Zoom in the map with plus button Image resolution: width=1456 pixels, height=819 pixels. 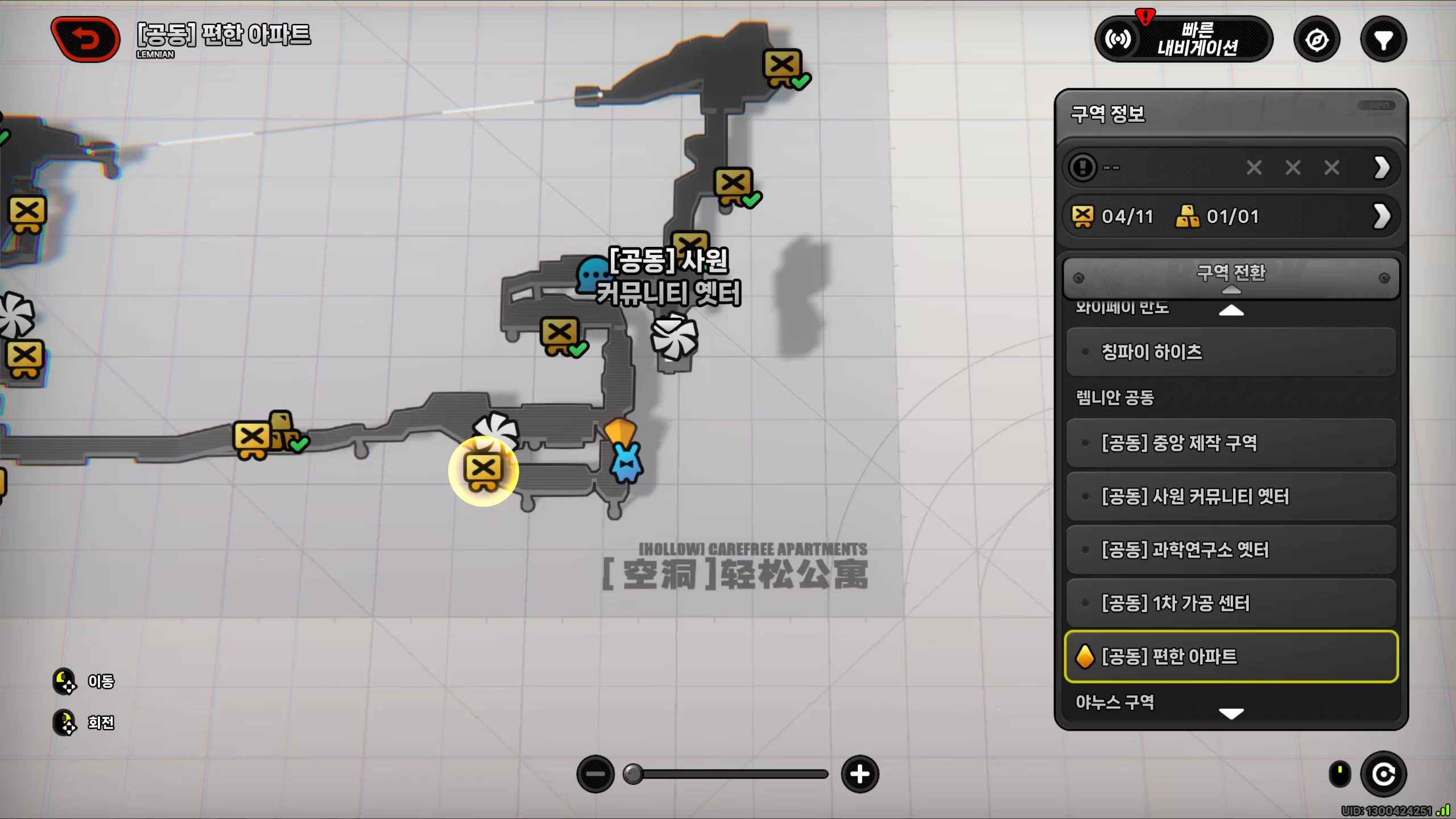click(860, 774)
